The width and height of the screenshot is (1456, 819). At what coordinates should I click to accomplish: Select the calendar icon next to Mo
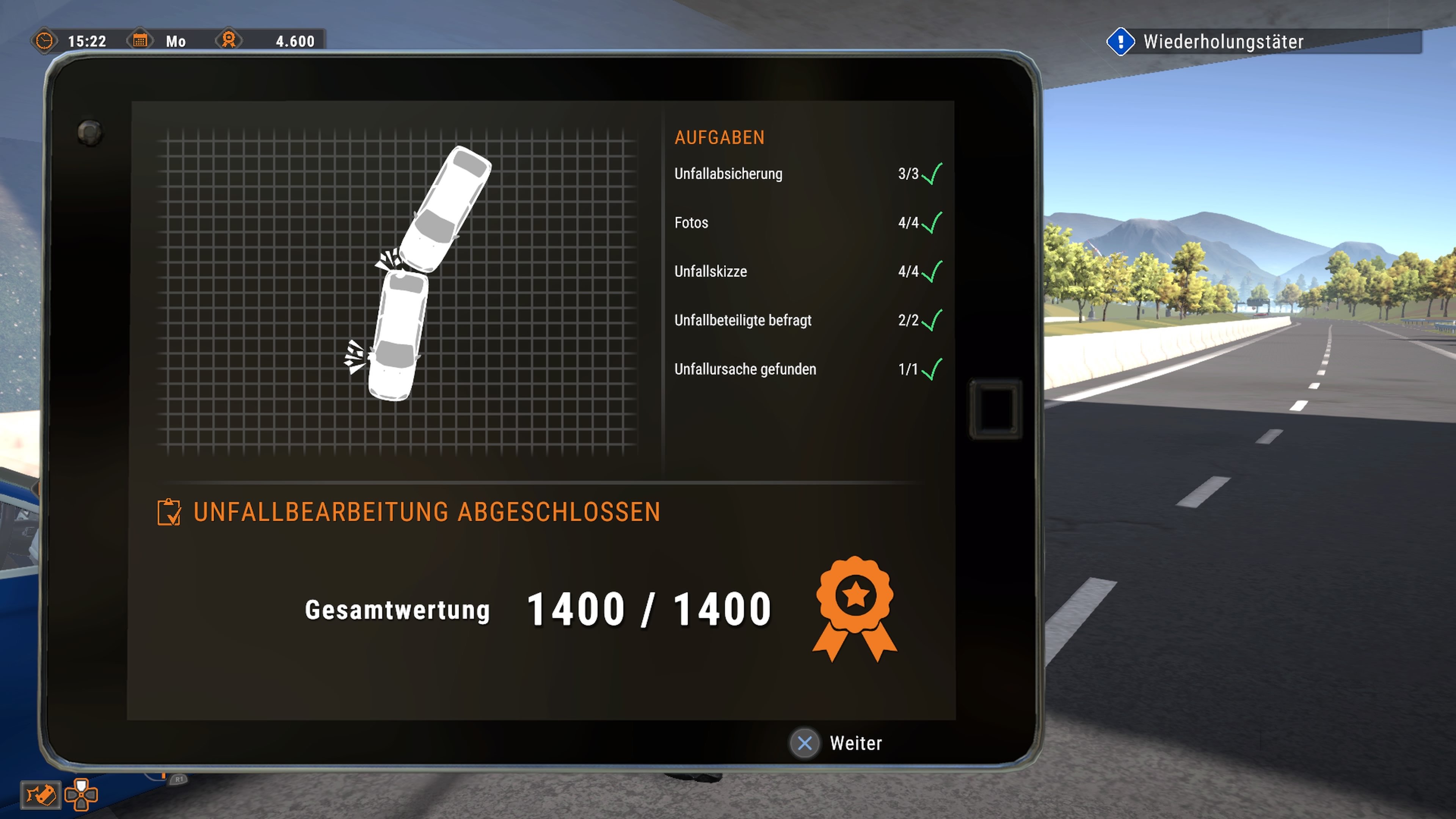(x=140, y=41)
